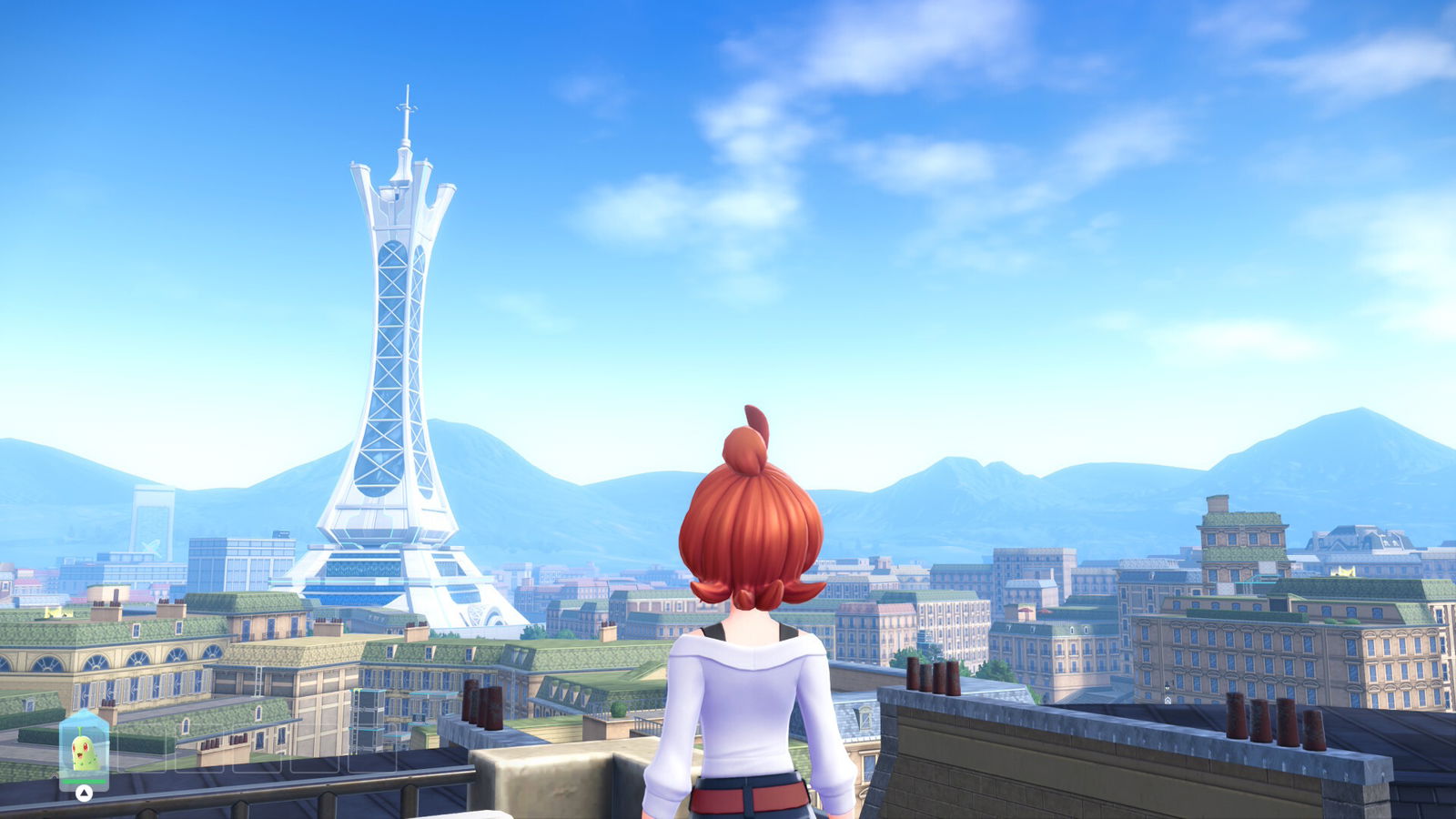
Task: Select the Chikorita party slot
Action: pos(84,751)
